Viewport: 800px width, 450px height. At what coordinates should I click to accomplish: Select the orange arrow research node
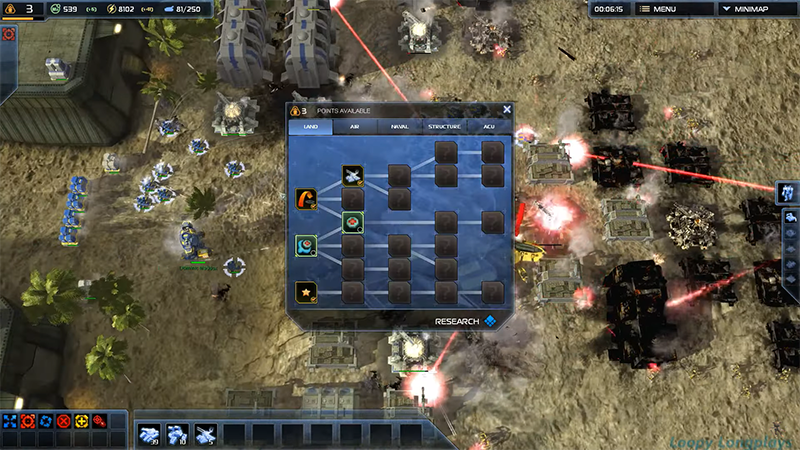coord(307,199)
